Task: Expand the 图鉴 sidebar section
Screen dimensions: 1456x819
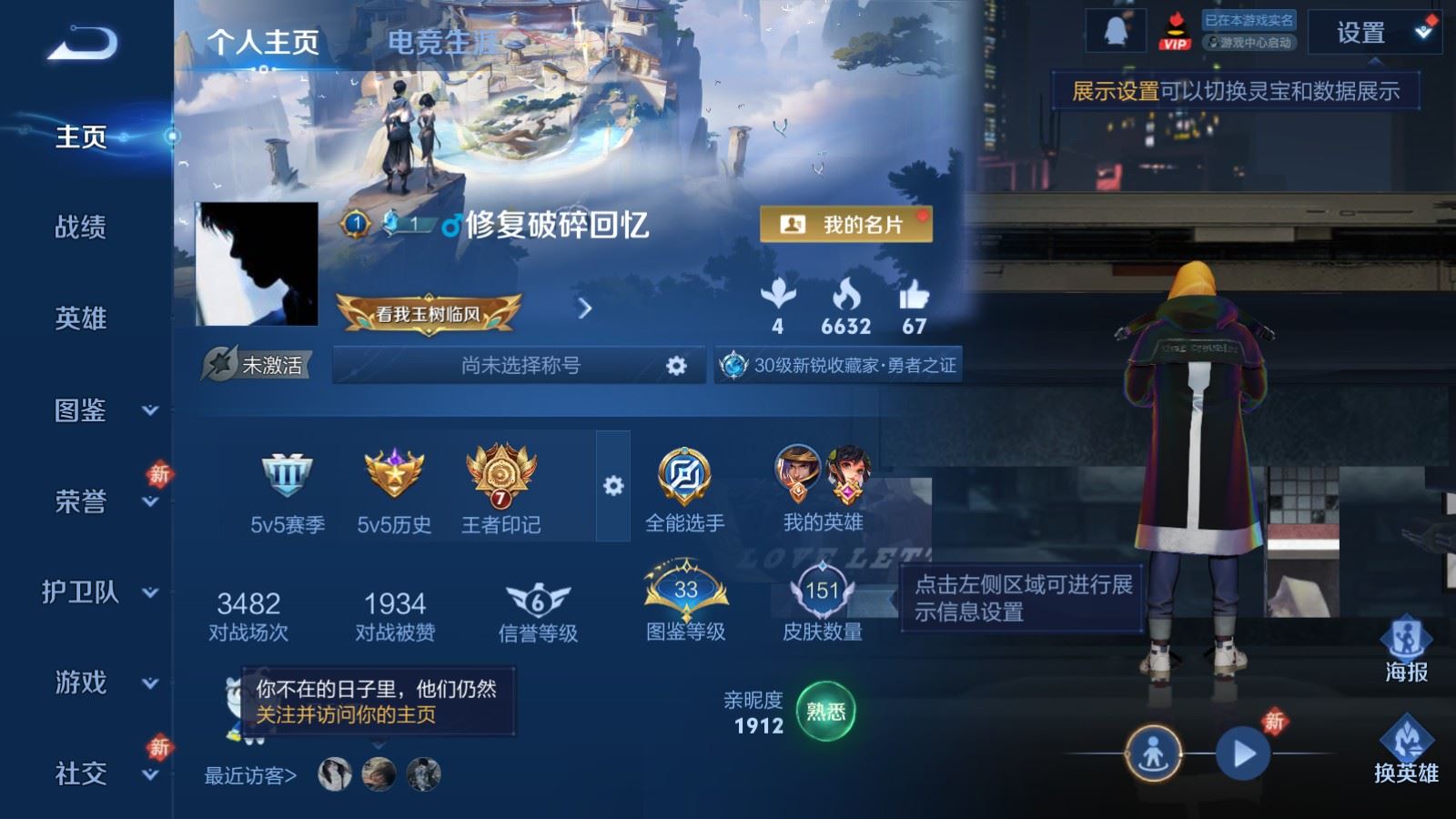Action: [x=82, y=411]
